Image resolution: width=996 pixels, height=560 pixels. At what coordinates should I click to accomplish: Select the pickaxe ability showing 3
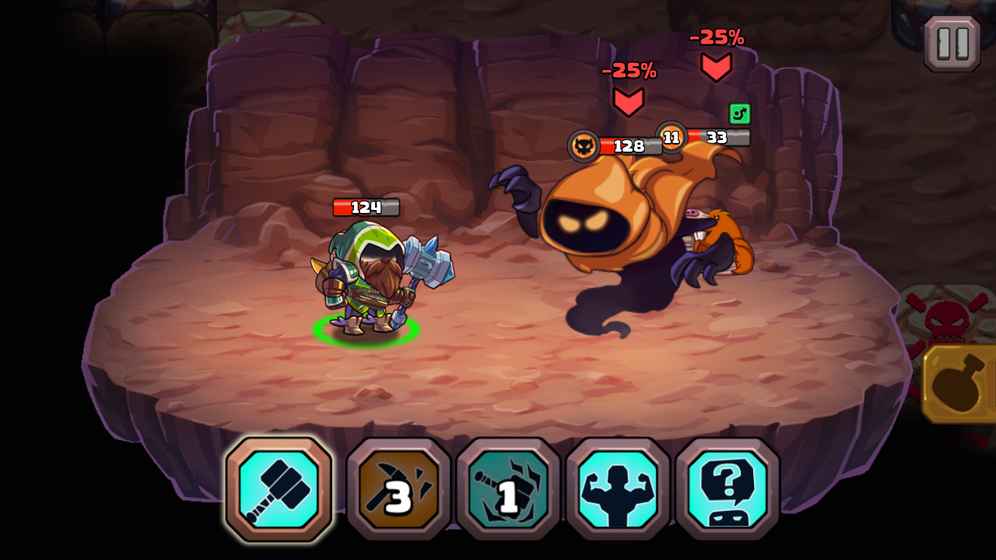click(399, 490)
